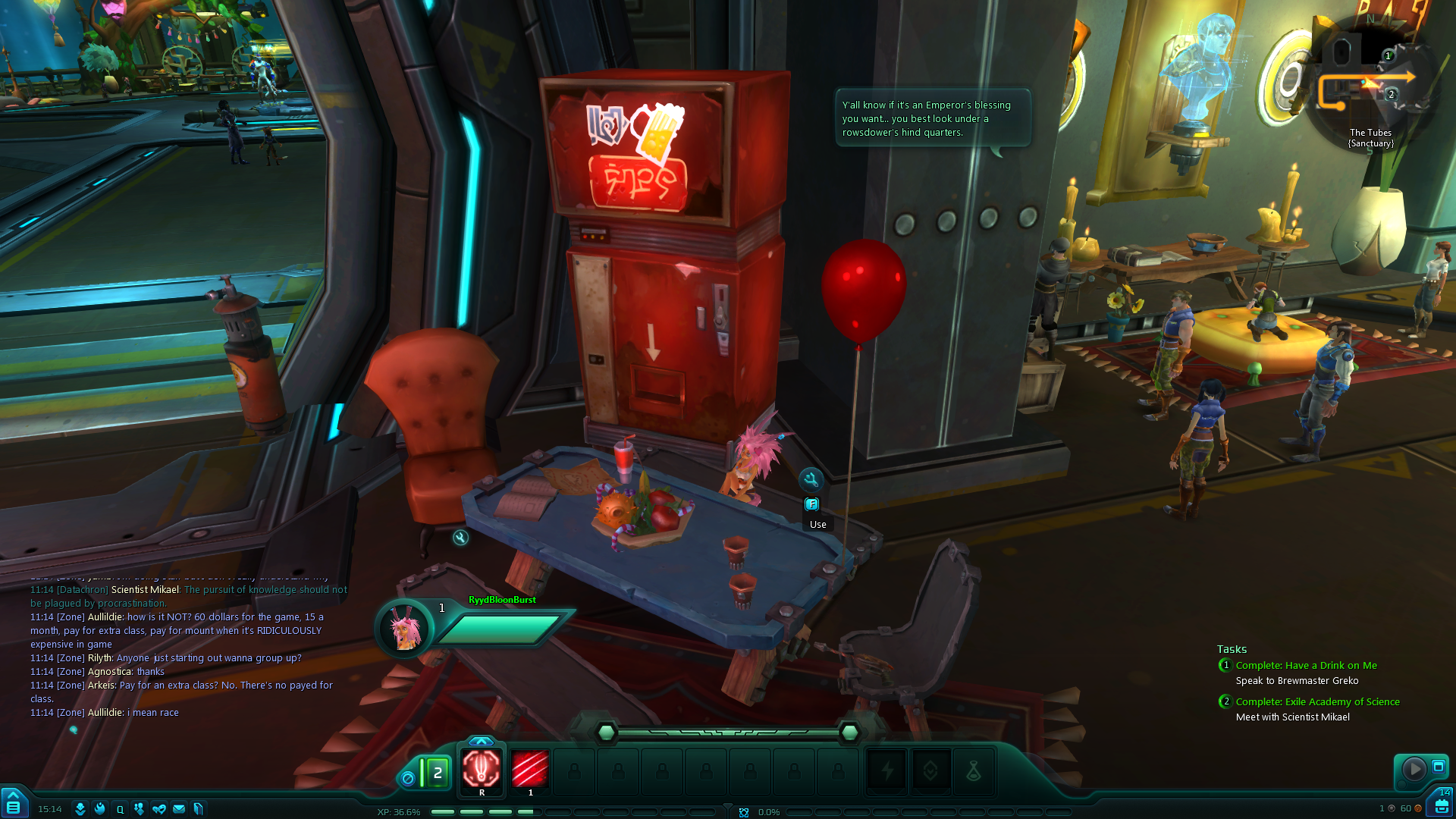Open the Q quest log shortcut
The height and width of the screenshot is (819, 1456).
pos(120,809)
